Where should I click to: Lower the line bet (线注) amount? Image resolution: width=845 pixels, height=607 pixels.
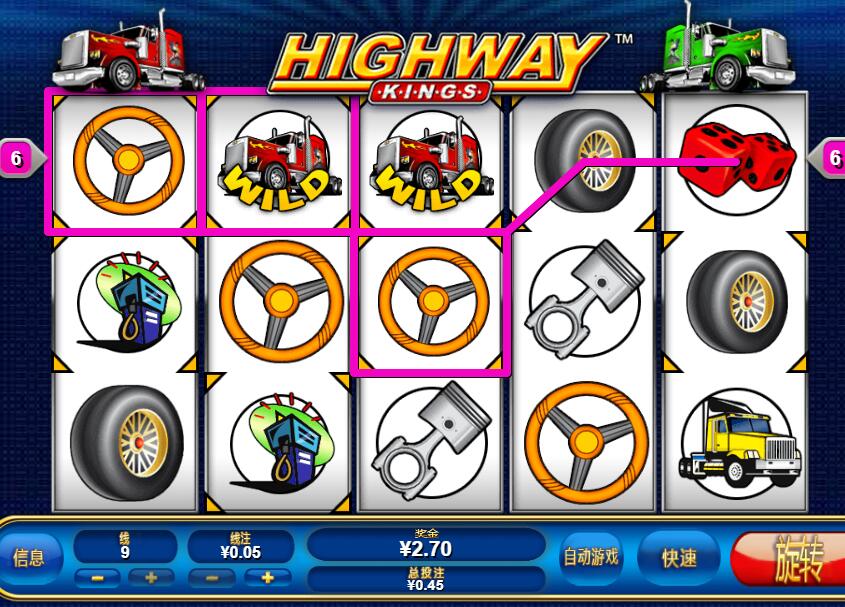[212, 578]
